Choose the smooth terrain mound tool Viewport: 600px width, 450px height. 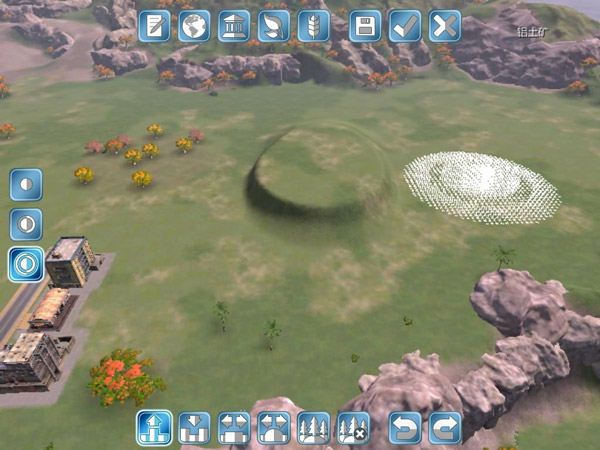coord(274,428)
